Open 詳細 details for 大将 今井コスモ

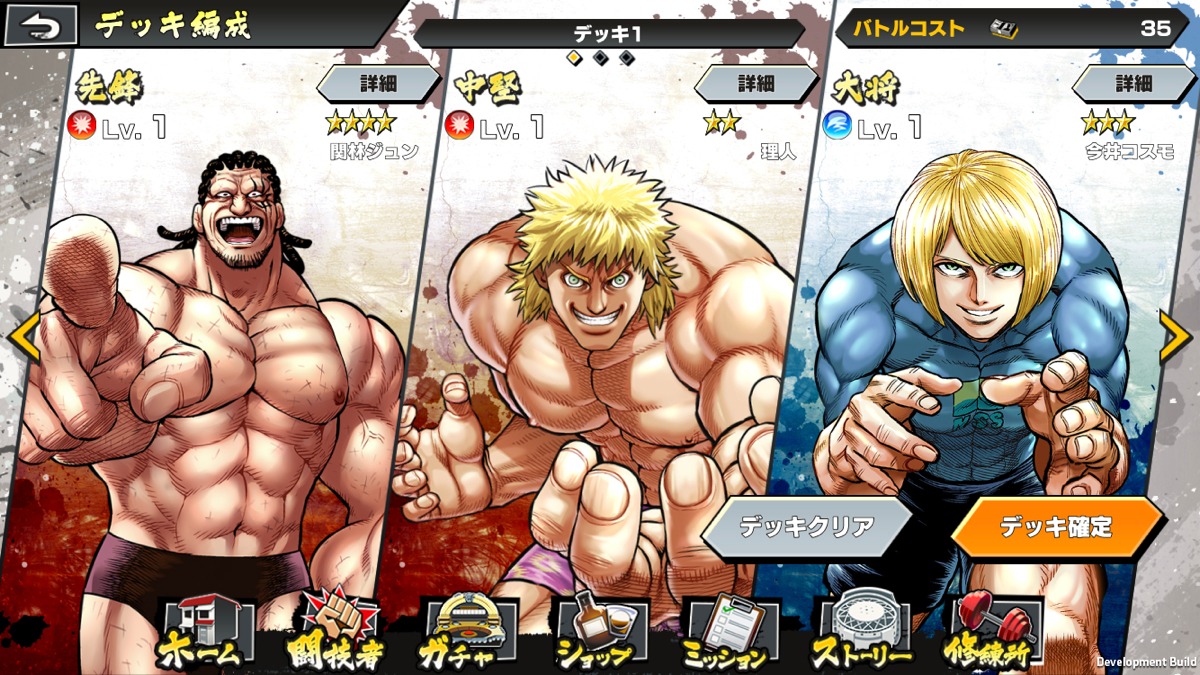(1133, 84)
